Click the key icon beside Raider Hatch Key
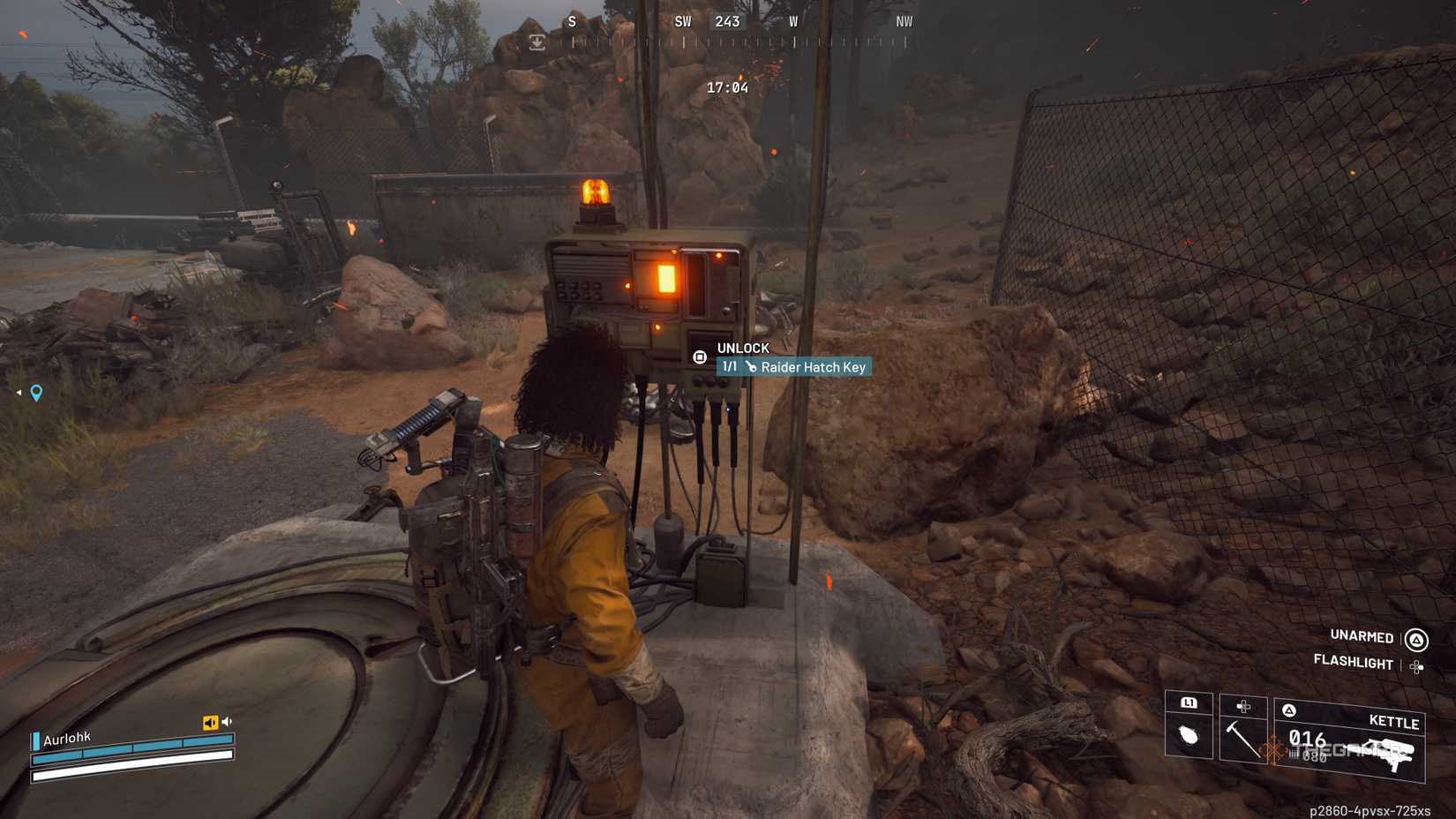This screenshot has height=819, width=1456. tap(751, 366)
